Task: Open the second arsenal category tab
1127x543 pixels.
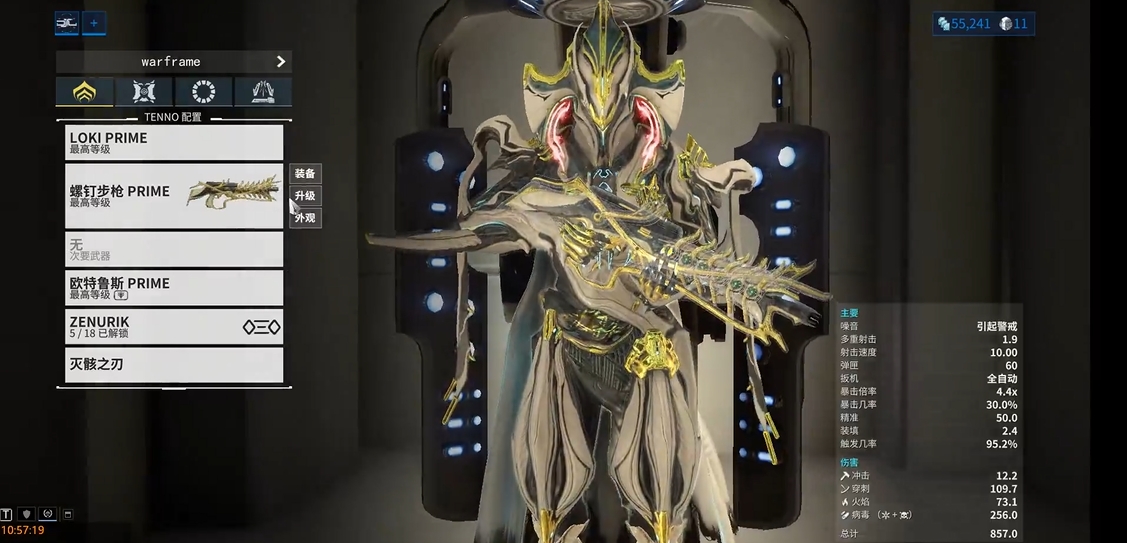Action: tap(144, 92)
